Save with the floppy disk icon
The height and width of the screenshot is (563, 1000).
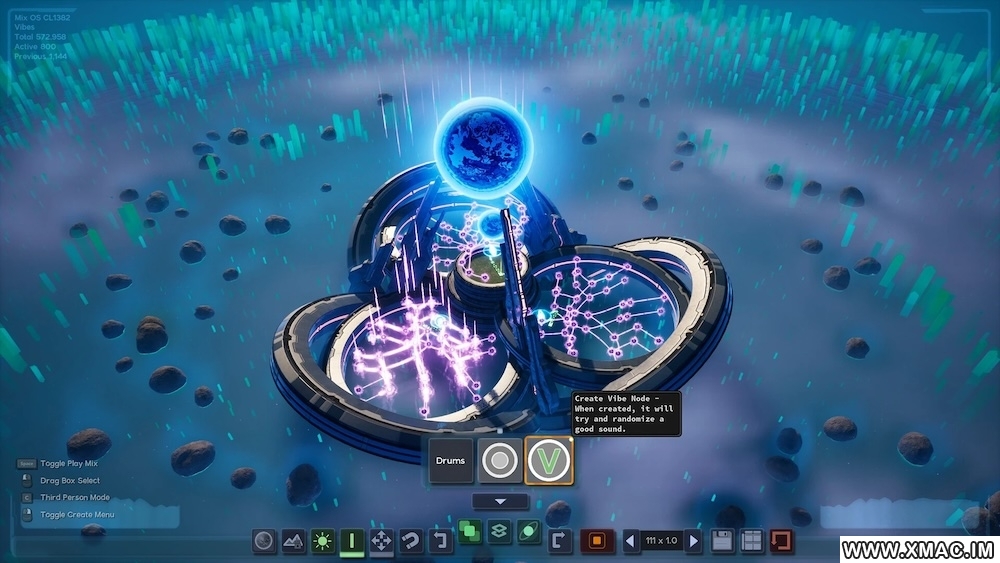coord(721,541)
